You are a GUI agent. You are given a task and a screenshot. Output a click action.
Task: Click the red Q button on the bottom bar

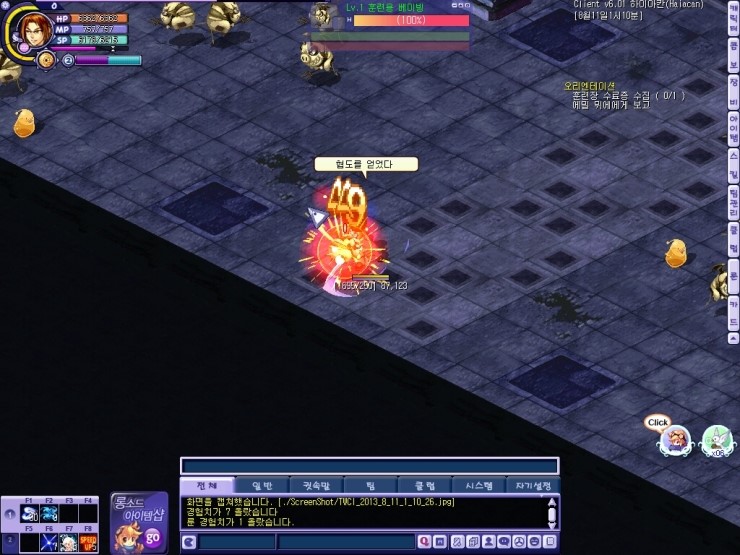pyautogui.click(x=425, y=541)
